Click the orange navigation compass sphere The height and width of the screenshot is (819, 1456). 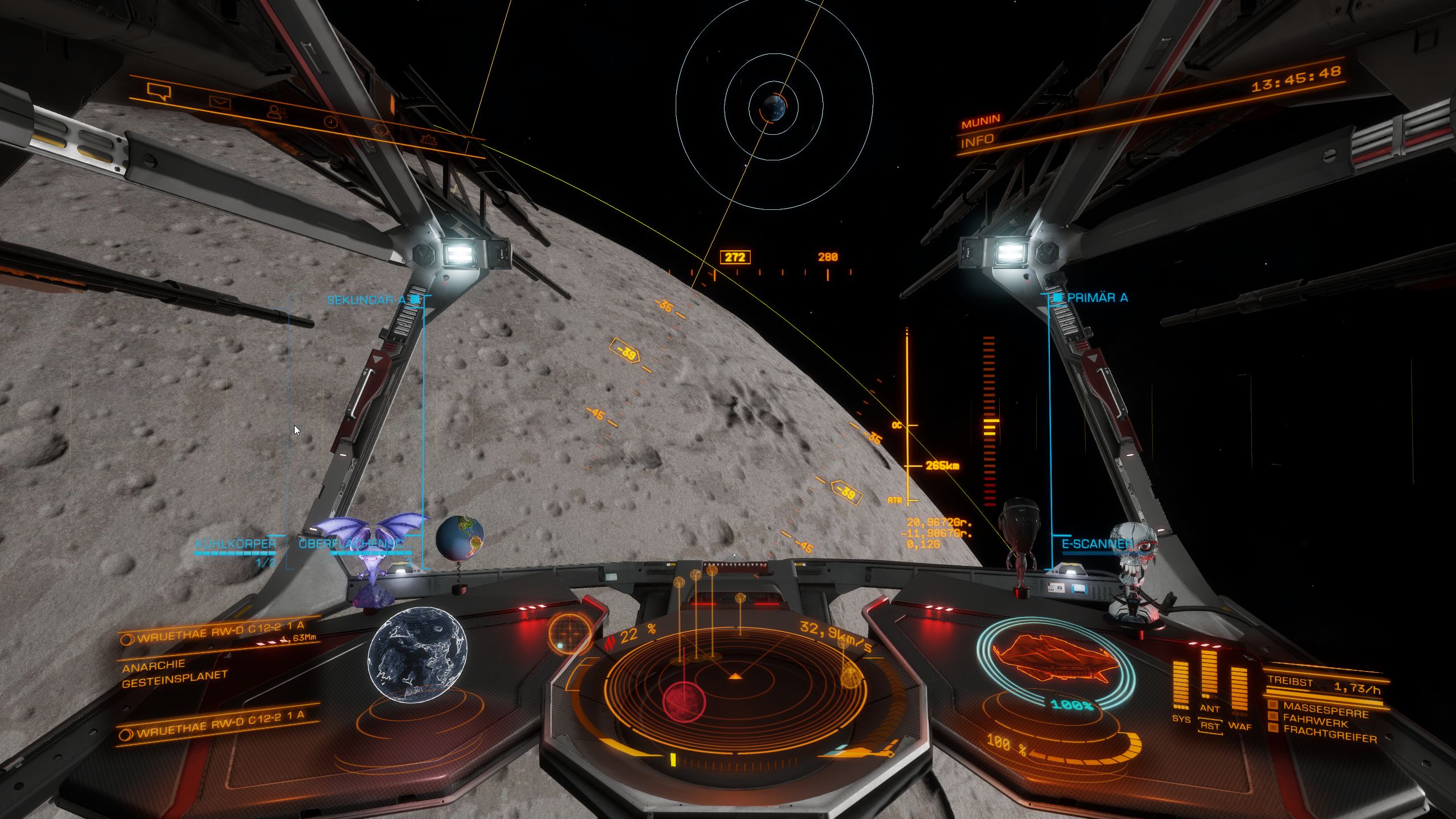point(570,631)
